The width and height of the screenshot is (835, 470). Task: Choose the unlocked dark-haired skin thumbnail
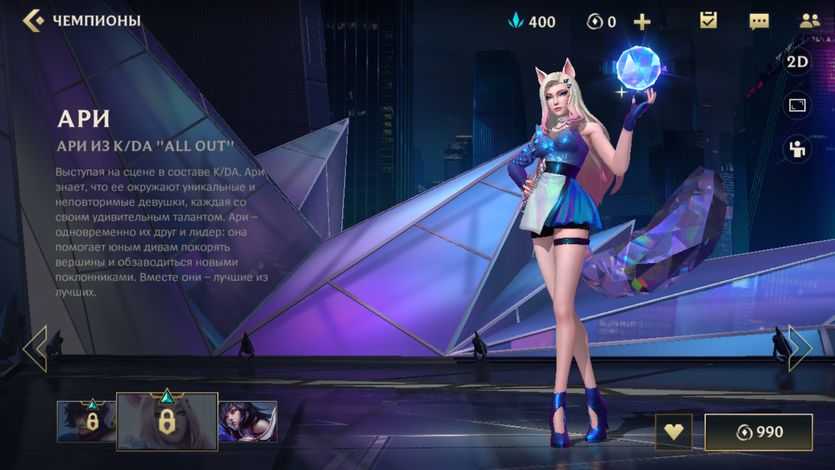point(248,421)
